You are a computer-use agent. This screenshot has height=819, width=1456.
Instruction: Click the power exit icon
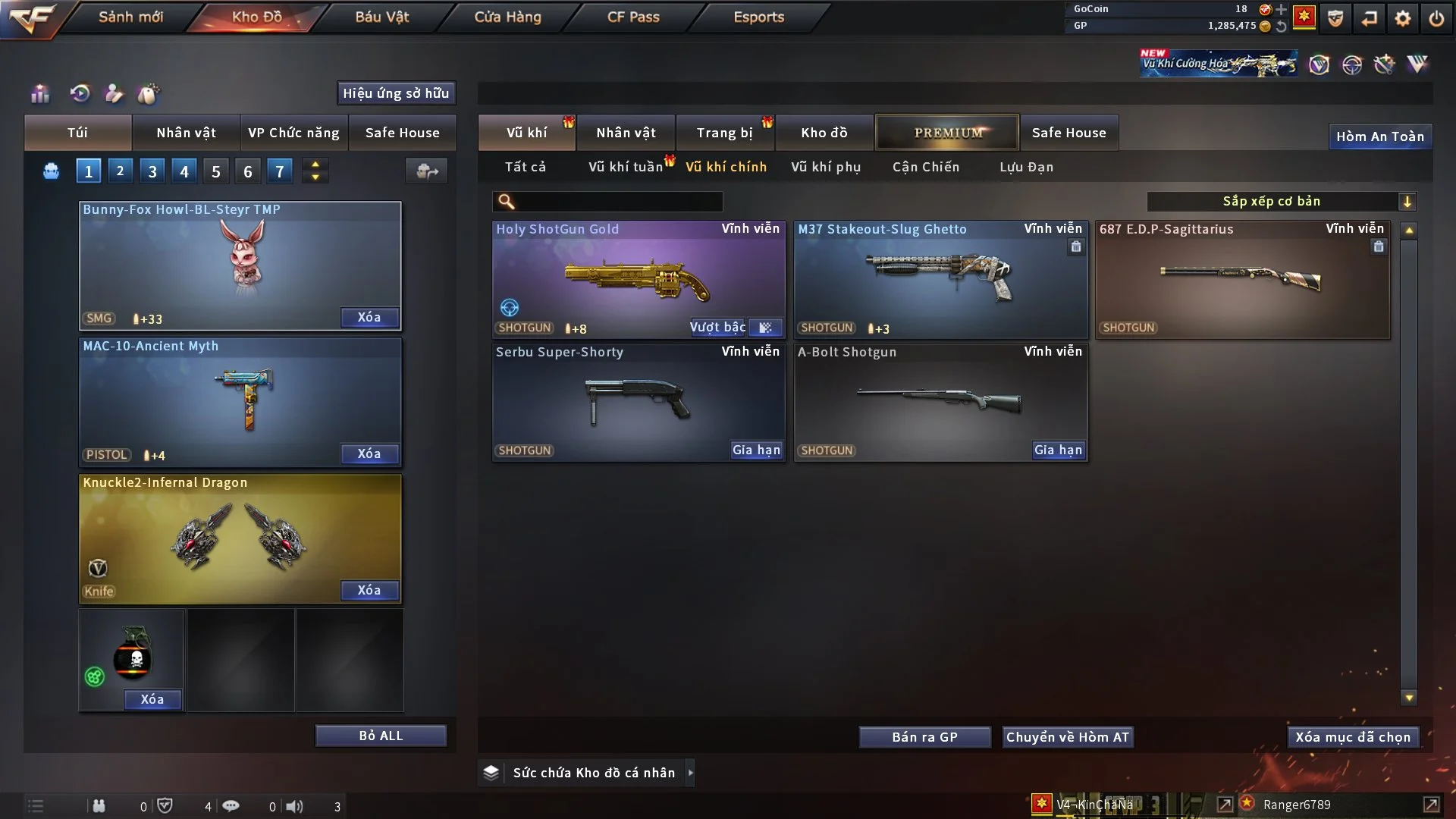(1436, 18)
